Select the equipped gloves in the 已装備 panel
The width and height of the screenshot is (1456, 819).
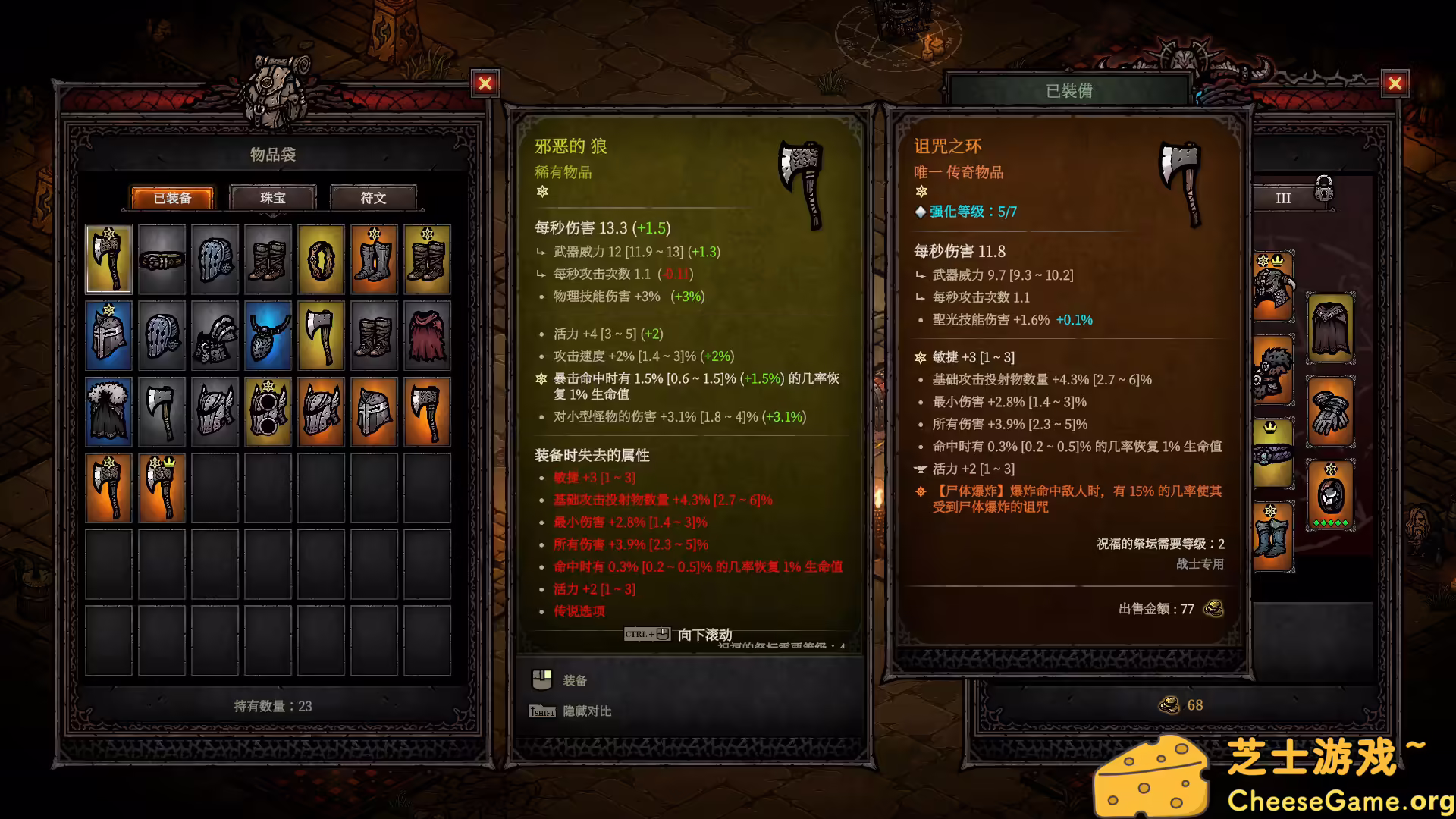1329,412
